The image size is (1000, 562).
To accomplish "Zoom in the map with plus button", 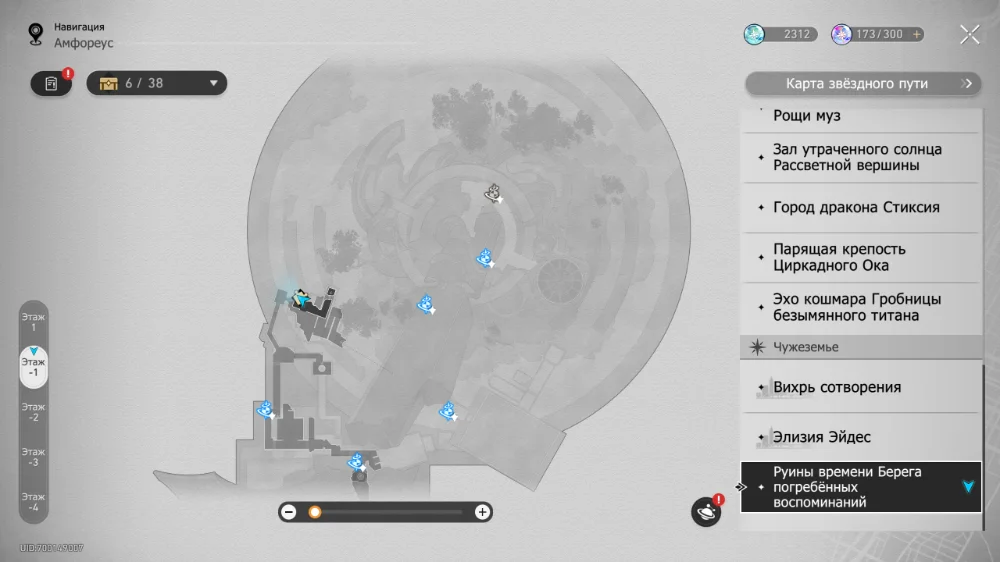I will (x=482, y=512).
